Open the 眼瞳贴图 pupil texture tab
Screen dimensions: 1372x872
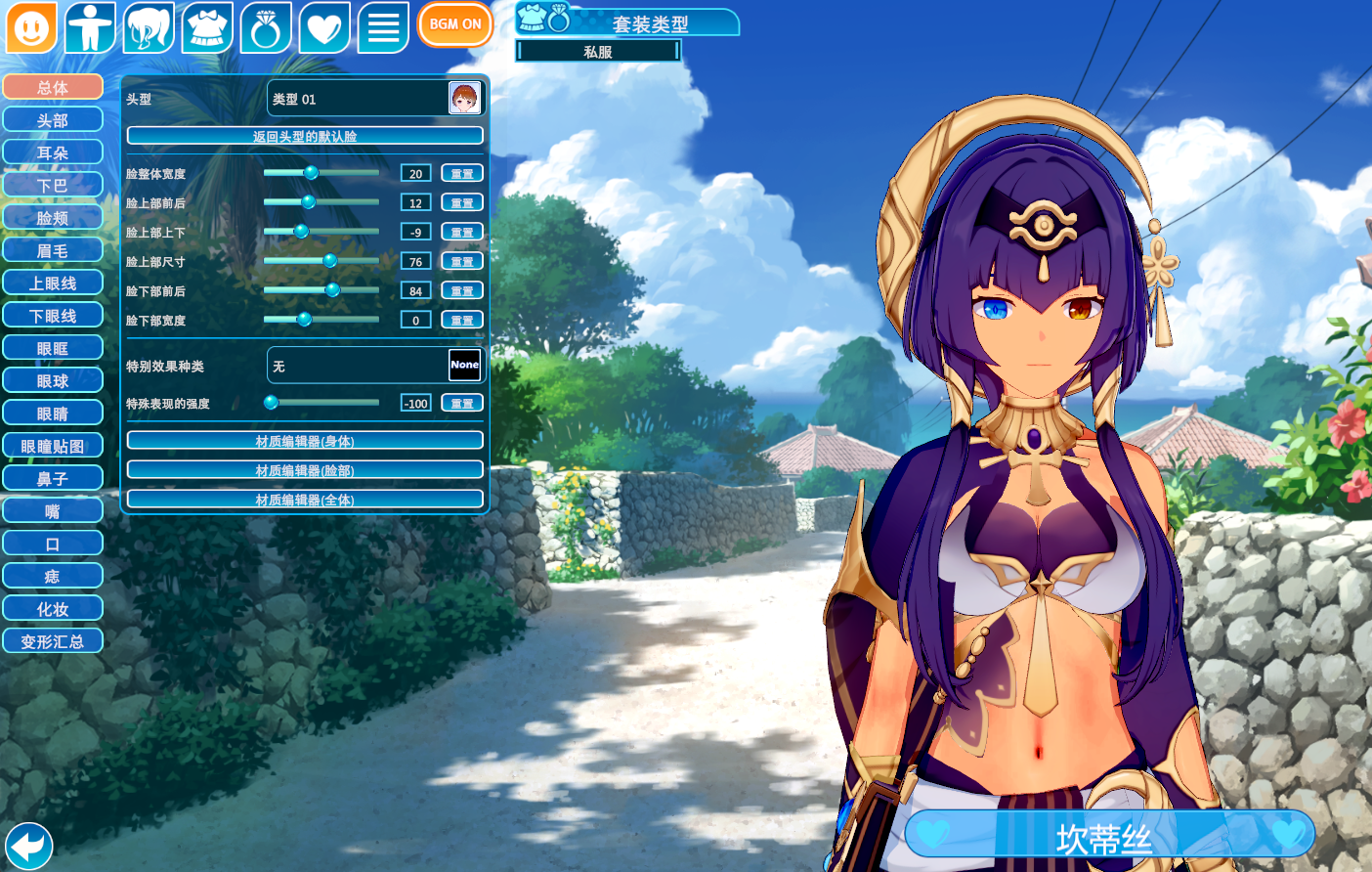[53, 446]
